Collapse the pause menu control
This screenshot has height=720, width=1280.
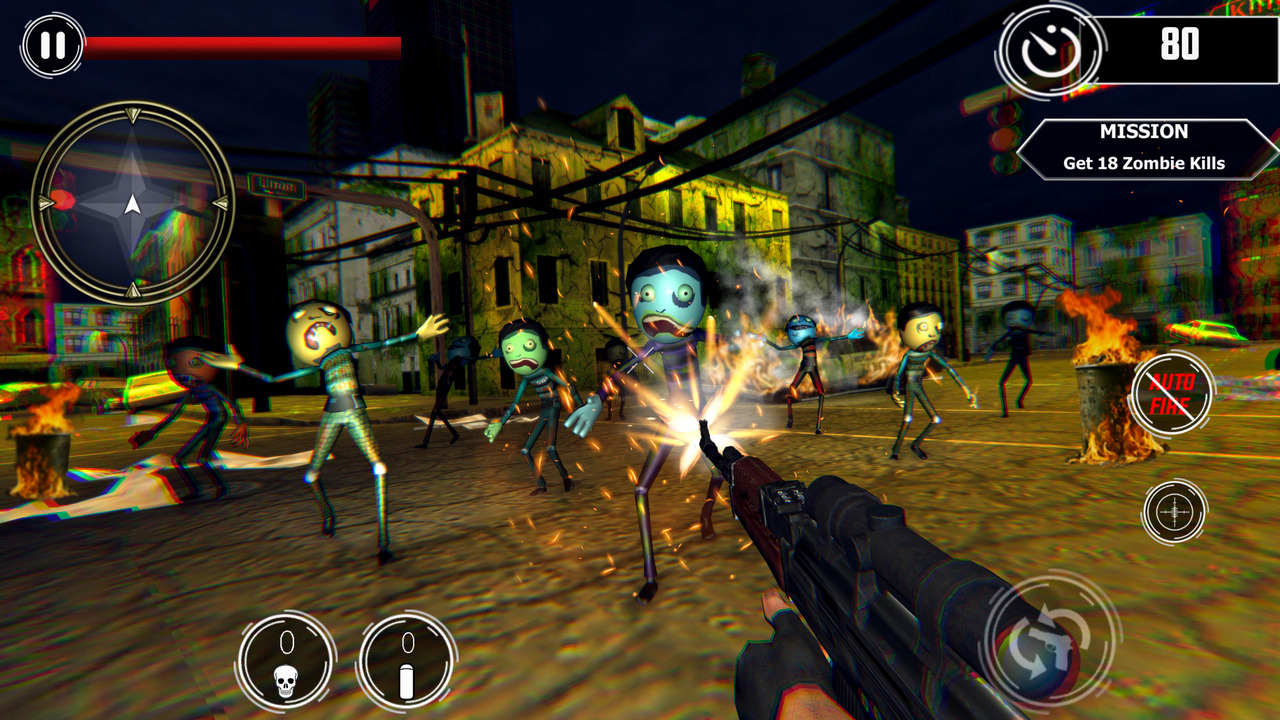pos(54,44)
